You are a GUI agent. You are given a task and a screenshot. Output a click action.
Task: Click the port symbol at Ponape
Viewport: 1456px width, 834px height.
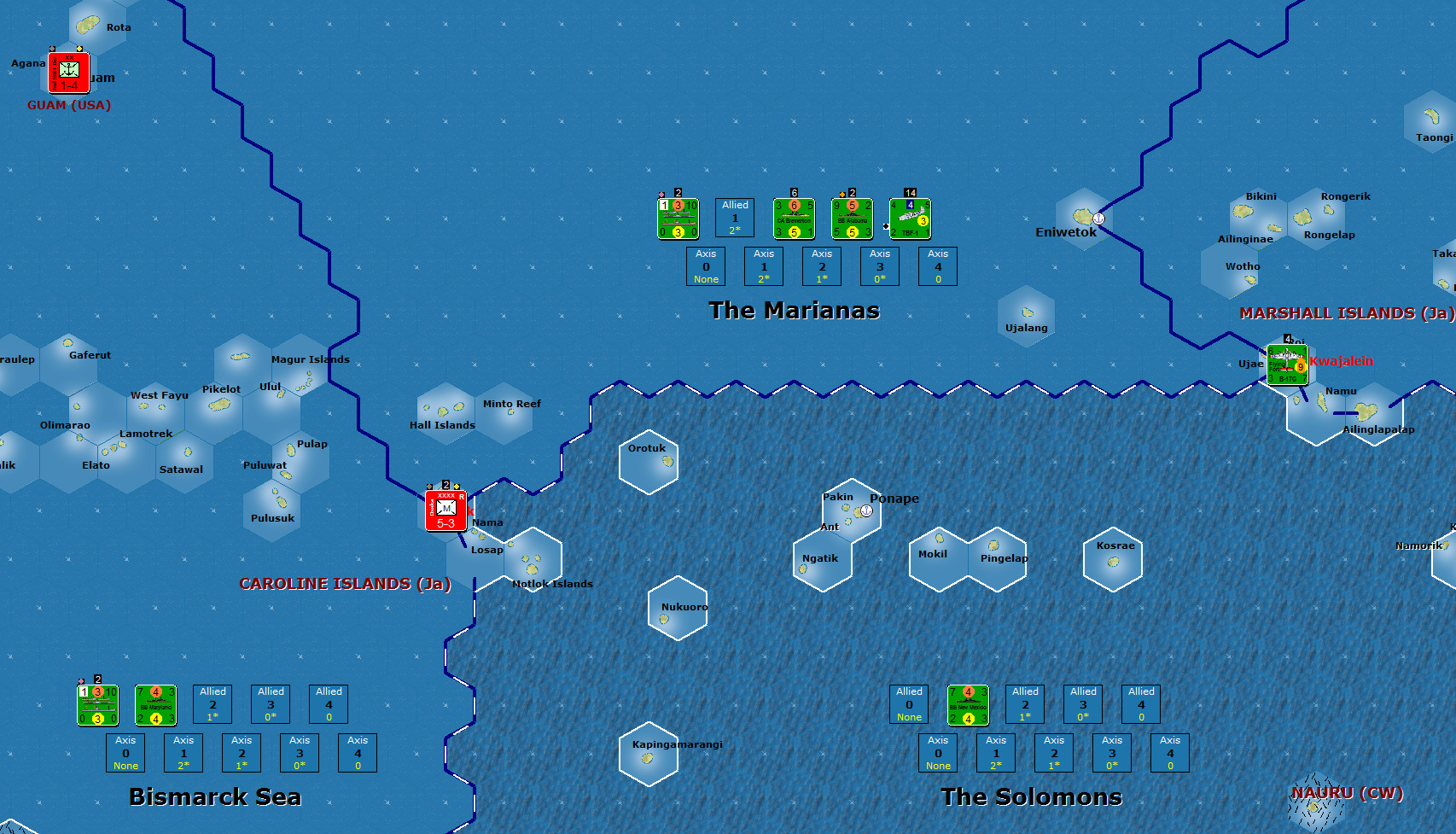pyautogui.click(x=865, y=510)
